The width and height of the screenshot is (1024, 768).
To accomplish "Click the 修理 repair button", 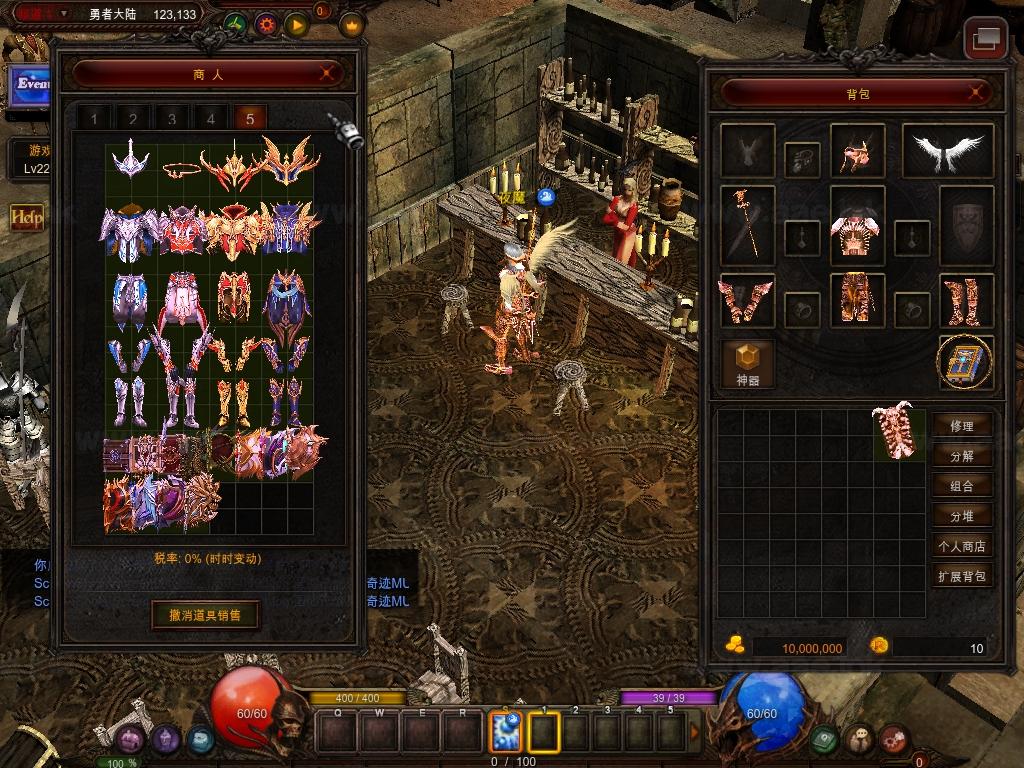I will (961, 426).
